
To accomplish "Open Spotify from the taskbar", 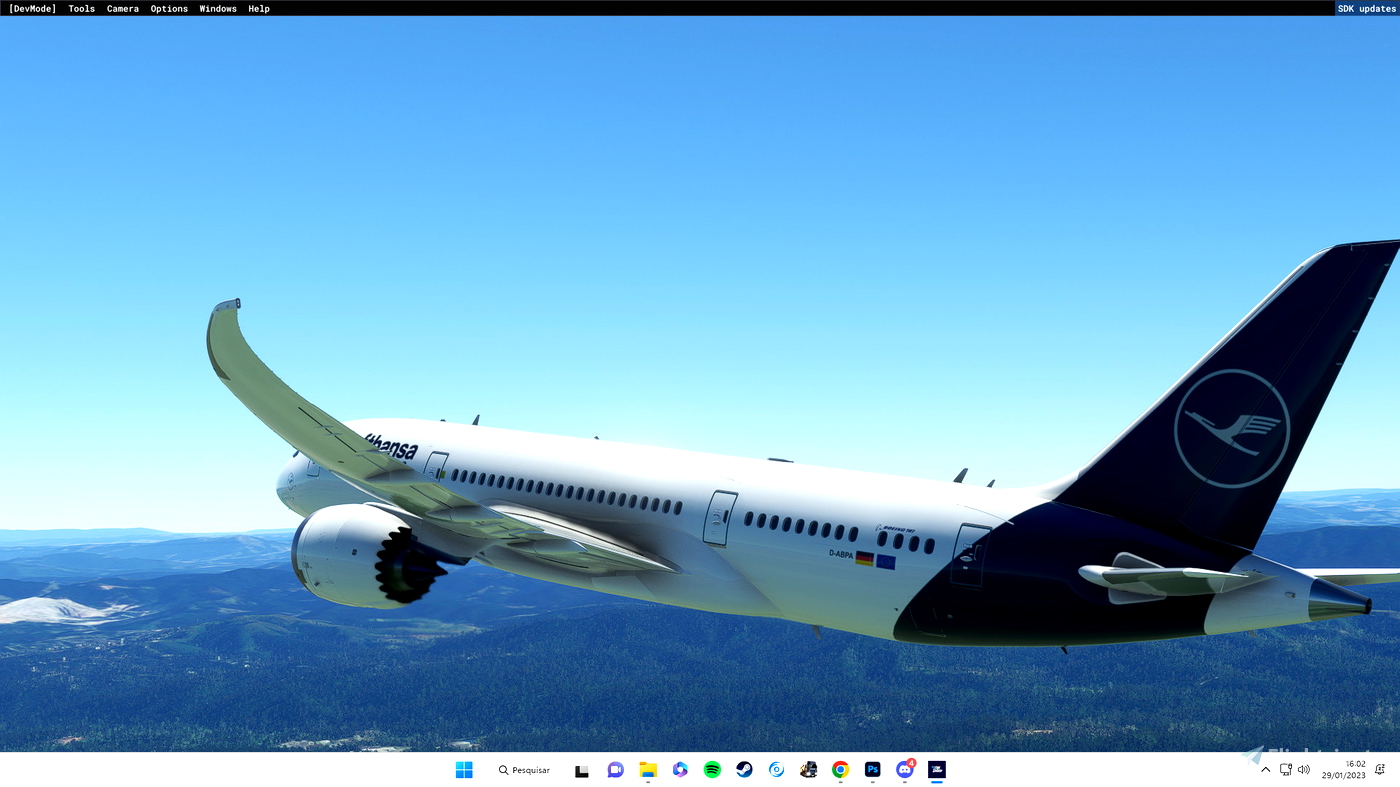I will 711,768.
